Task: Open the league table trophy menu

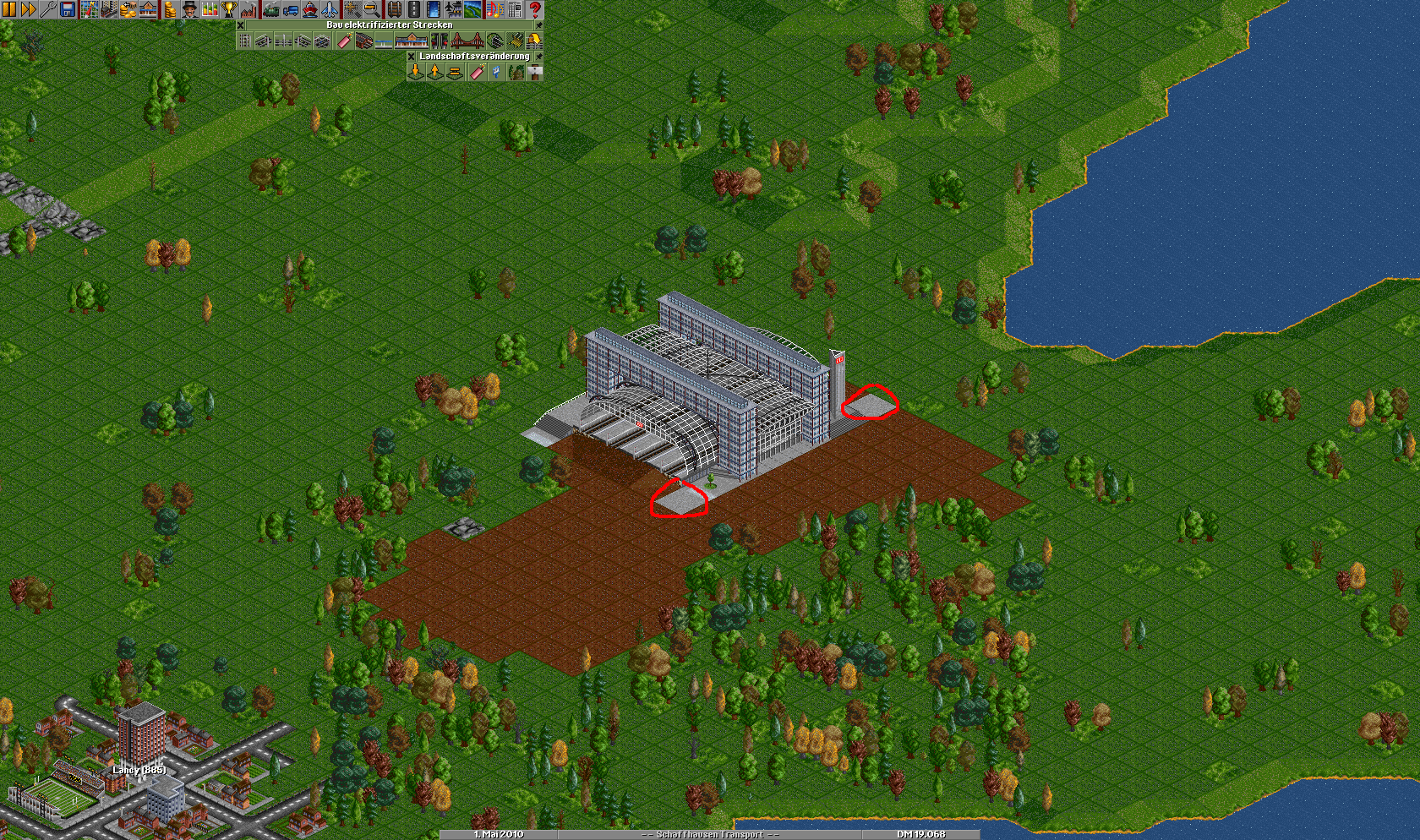Action: (x=228, y=9)
